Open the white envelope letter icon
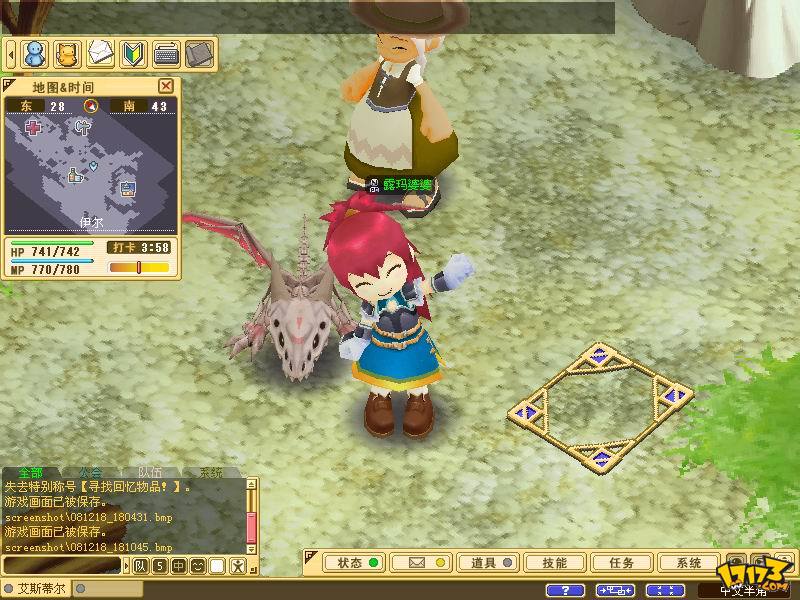 100,51
